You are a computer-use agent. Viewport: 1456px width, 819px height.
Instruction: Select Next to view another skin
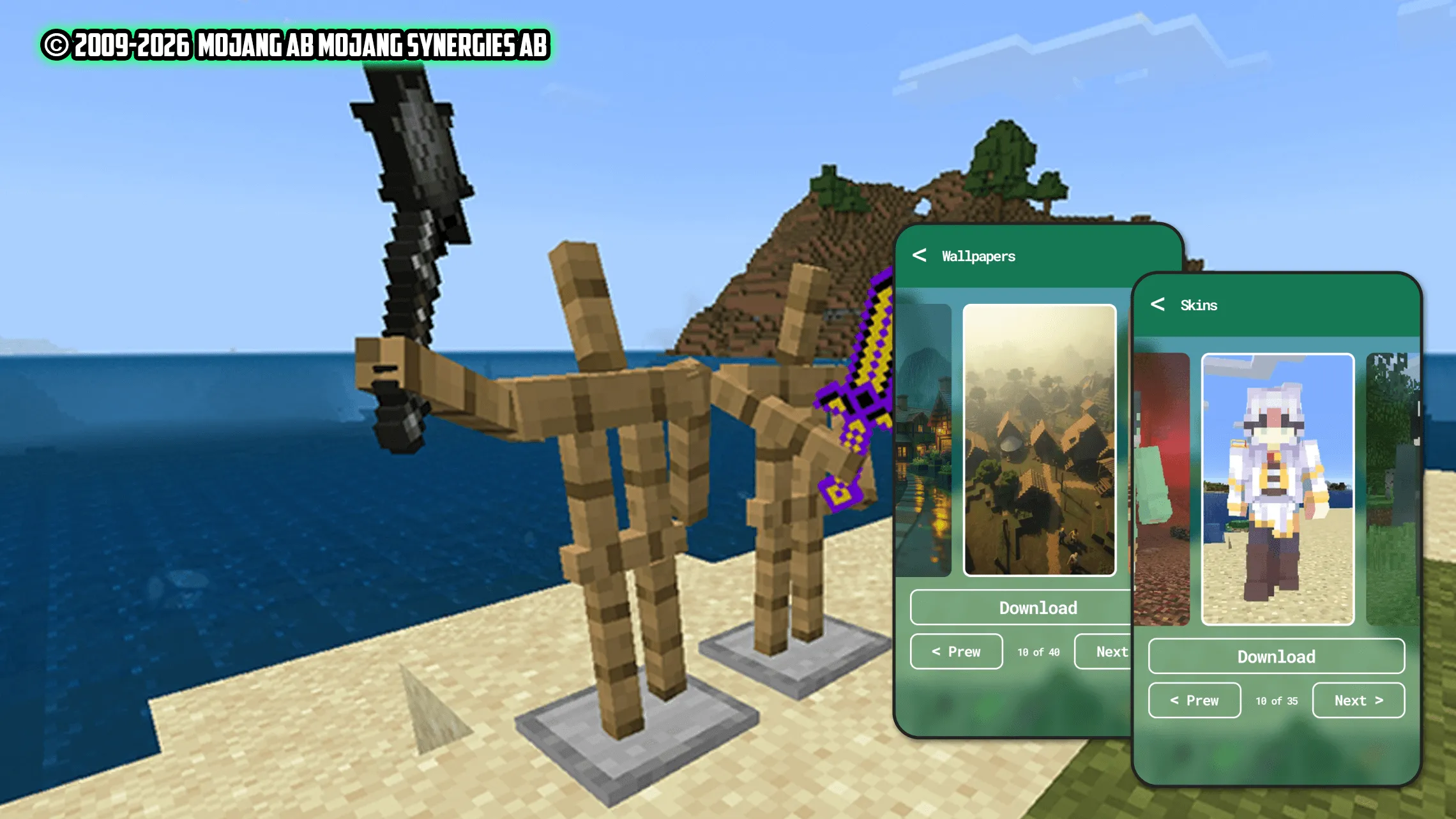[1358, 700]
